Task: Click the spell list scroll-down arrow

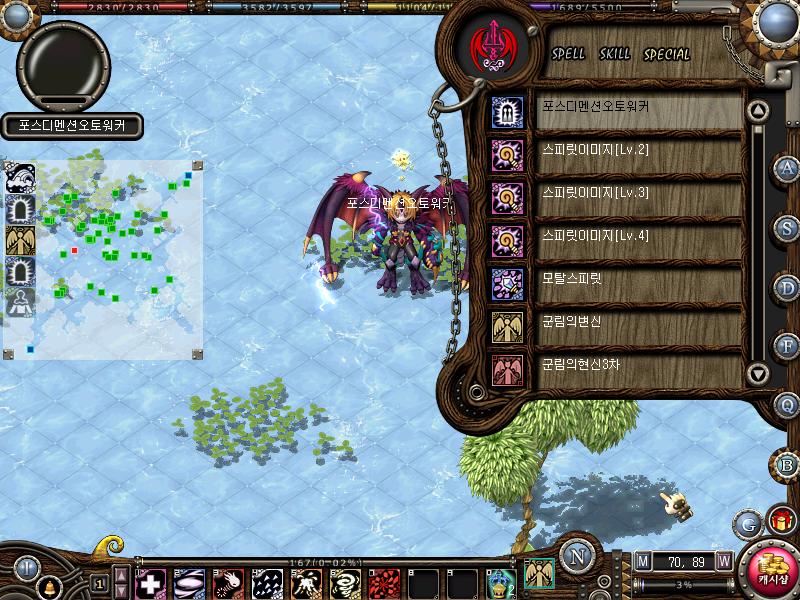Action: click(758, 374)
